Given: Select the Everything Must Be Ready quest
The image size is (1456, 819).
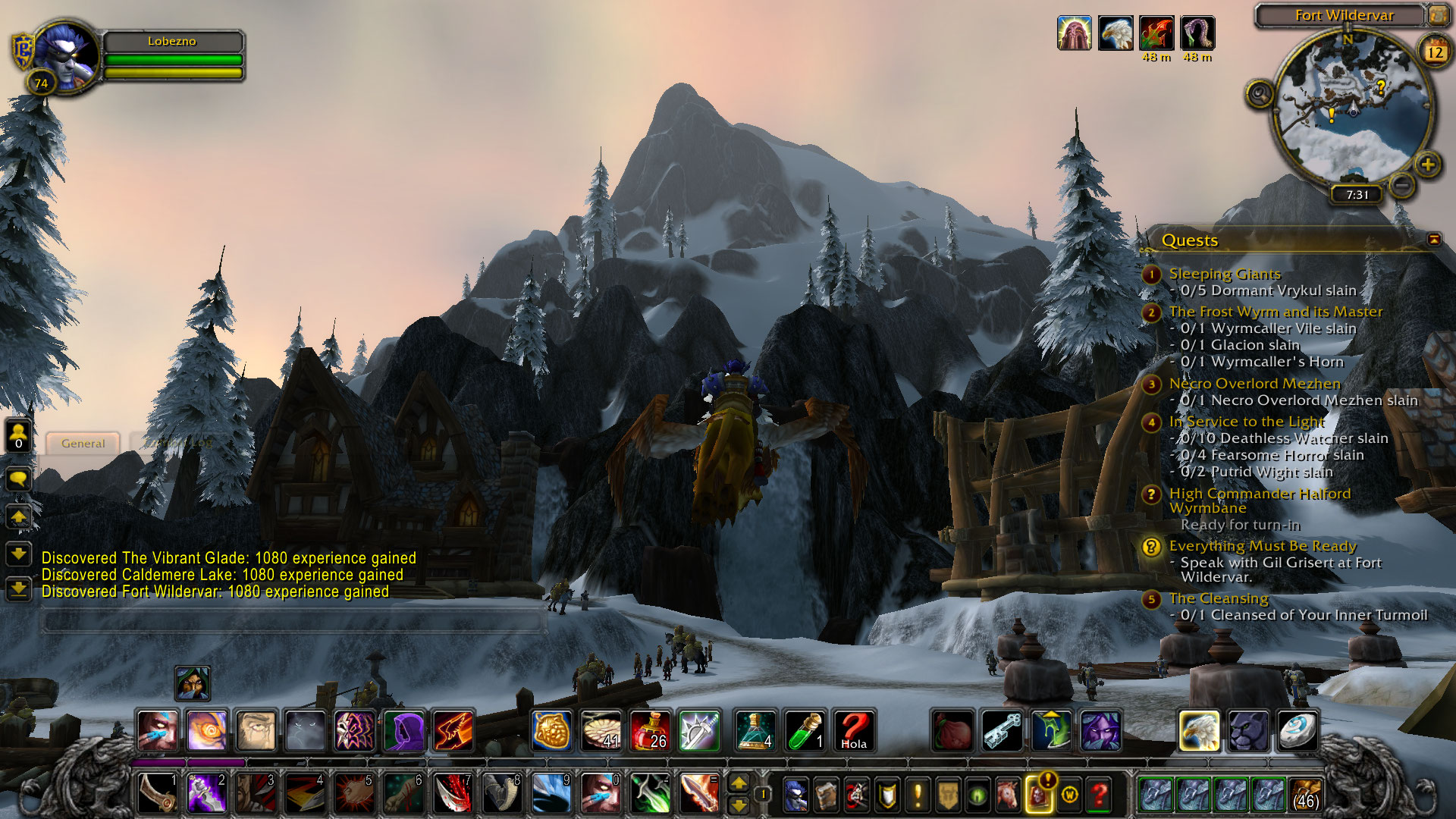Looking at the screenshot, I should pos(1262,546).
